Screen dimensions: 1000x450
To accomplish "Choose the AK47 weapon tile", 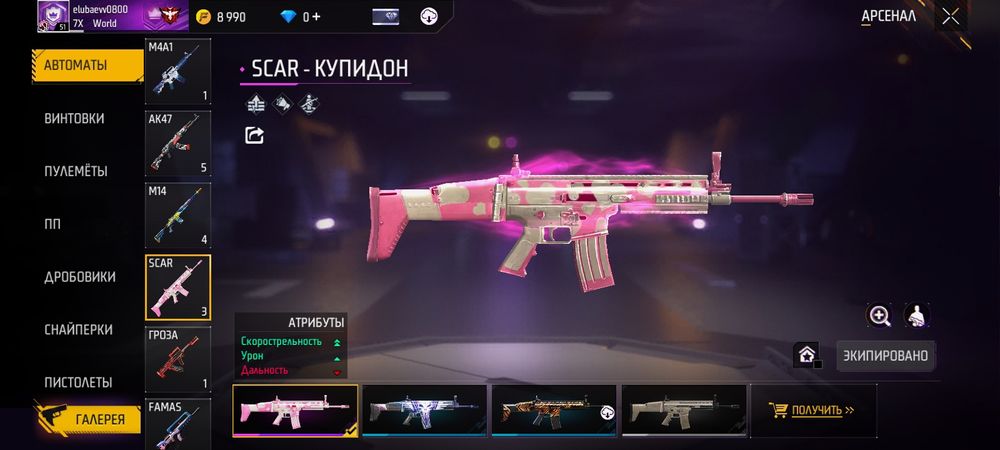I will coord(178,144).
